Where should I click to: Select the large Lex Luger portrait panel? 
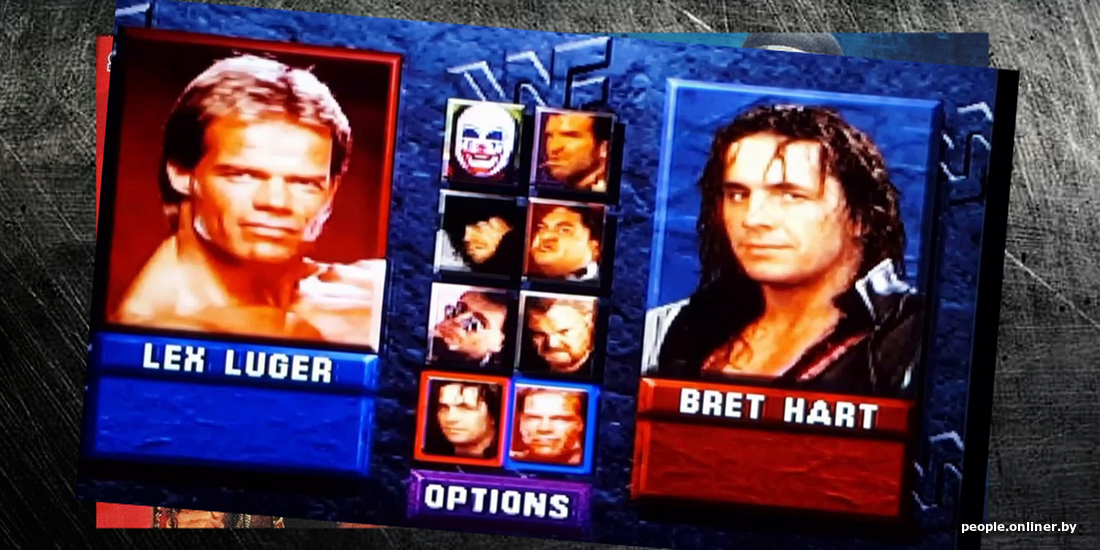tap(257, 188)
